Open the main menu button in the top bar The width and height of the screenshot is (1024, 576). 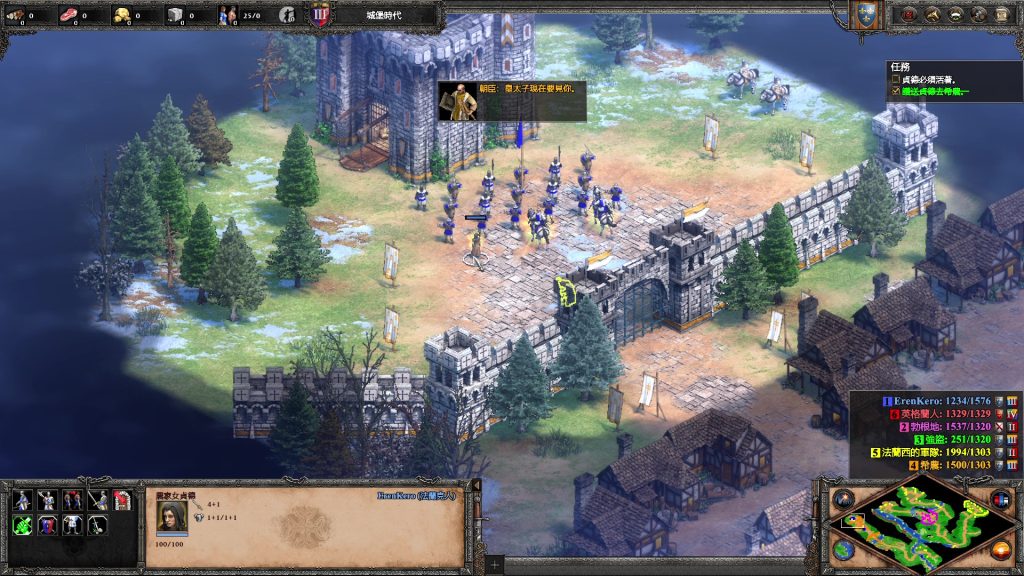[x=1002, y=14]
